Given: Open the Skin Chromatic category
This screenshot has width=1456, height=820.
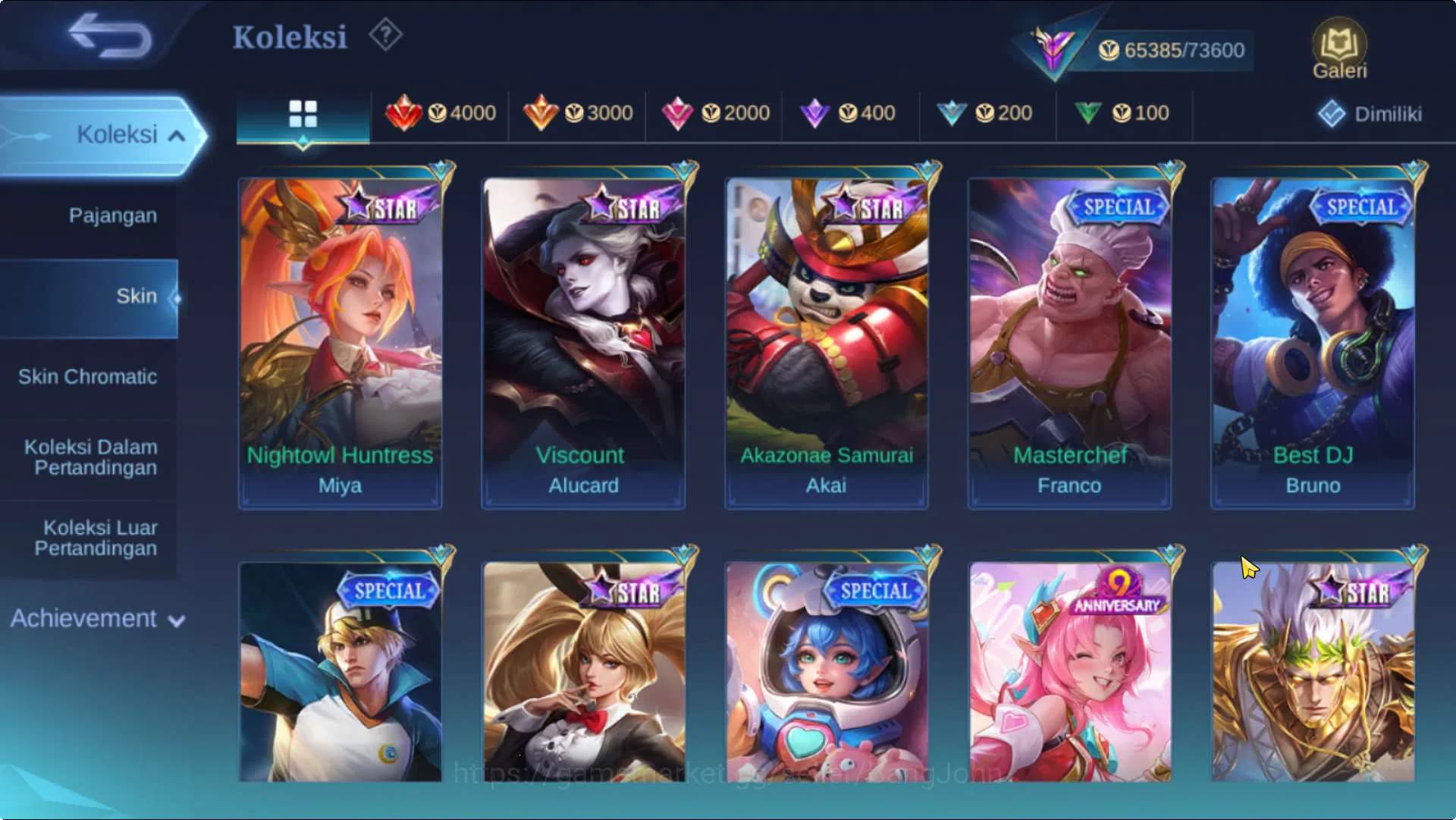Looking at the screenshot, I should [89, 376].
